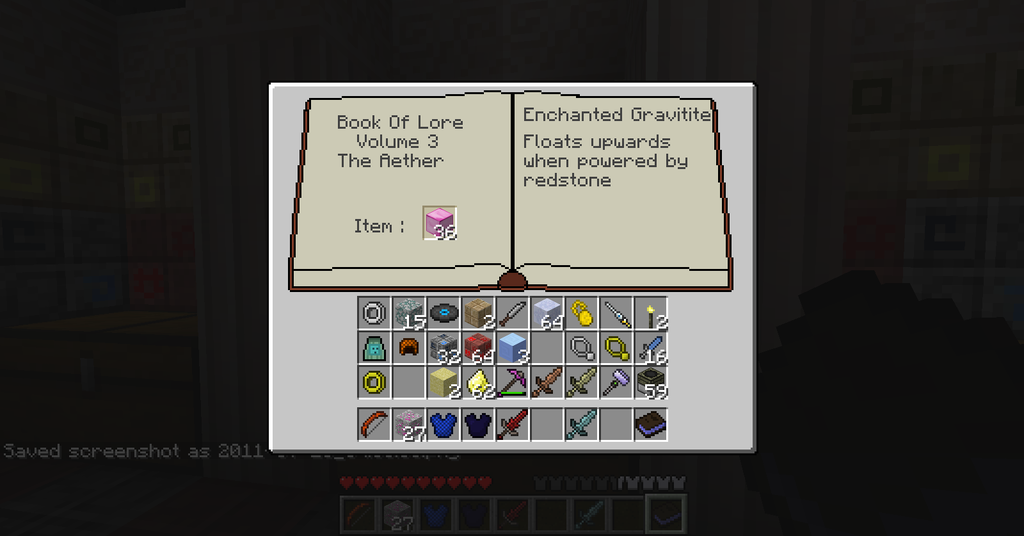The image size is (1024, 536).
Task: Pick up the pink gravitite ore stack
Action: click(x=409, y=424)
